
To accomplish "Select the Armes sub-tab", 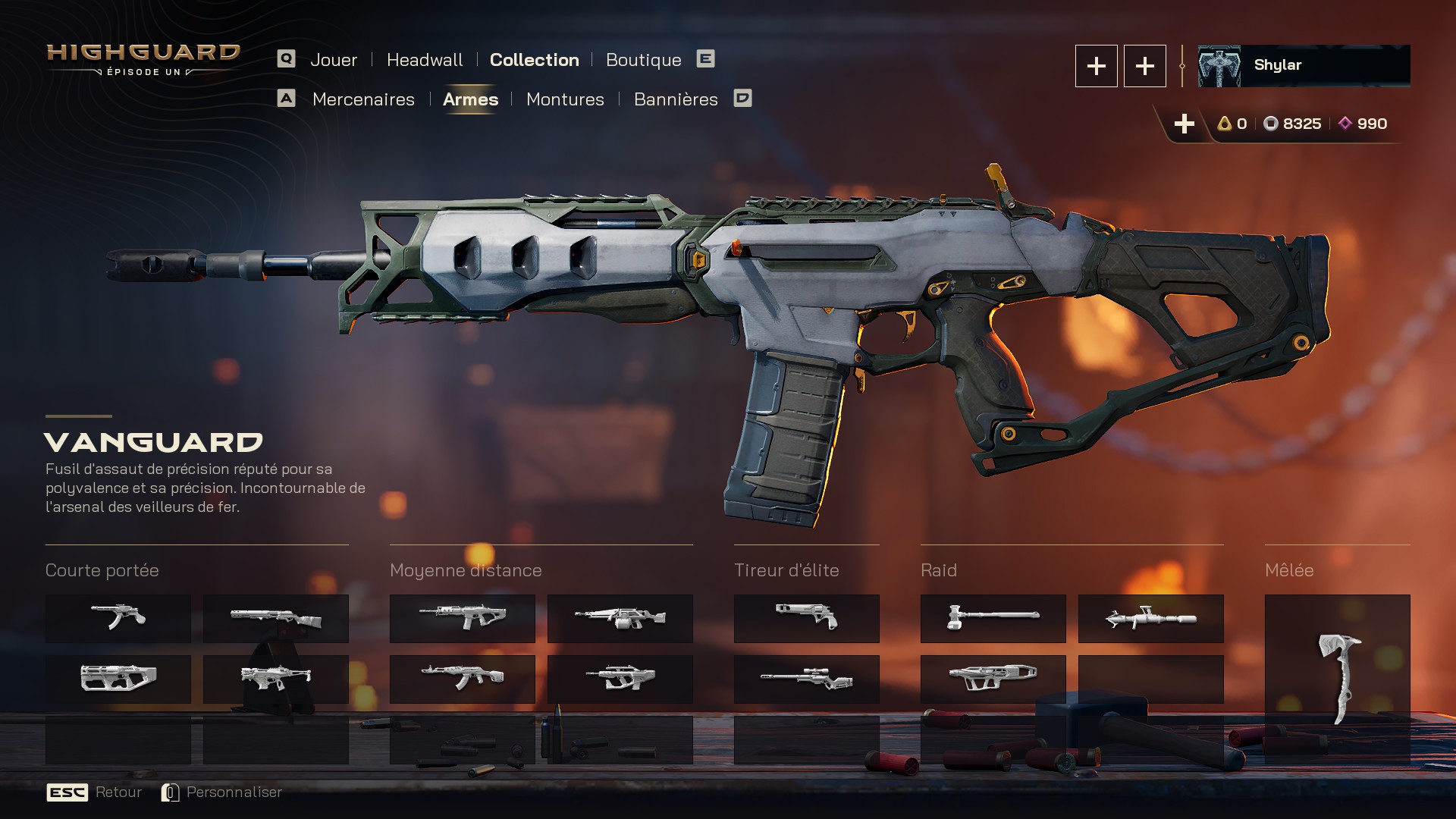I will (470, 99).
